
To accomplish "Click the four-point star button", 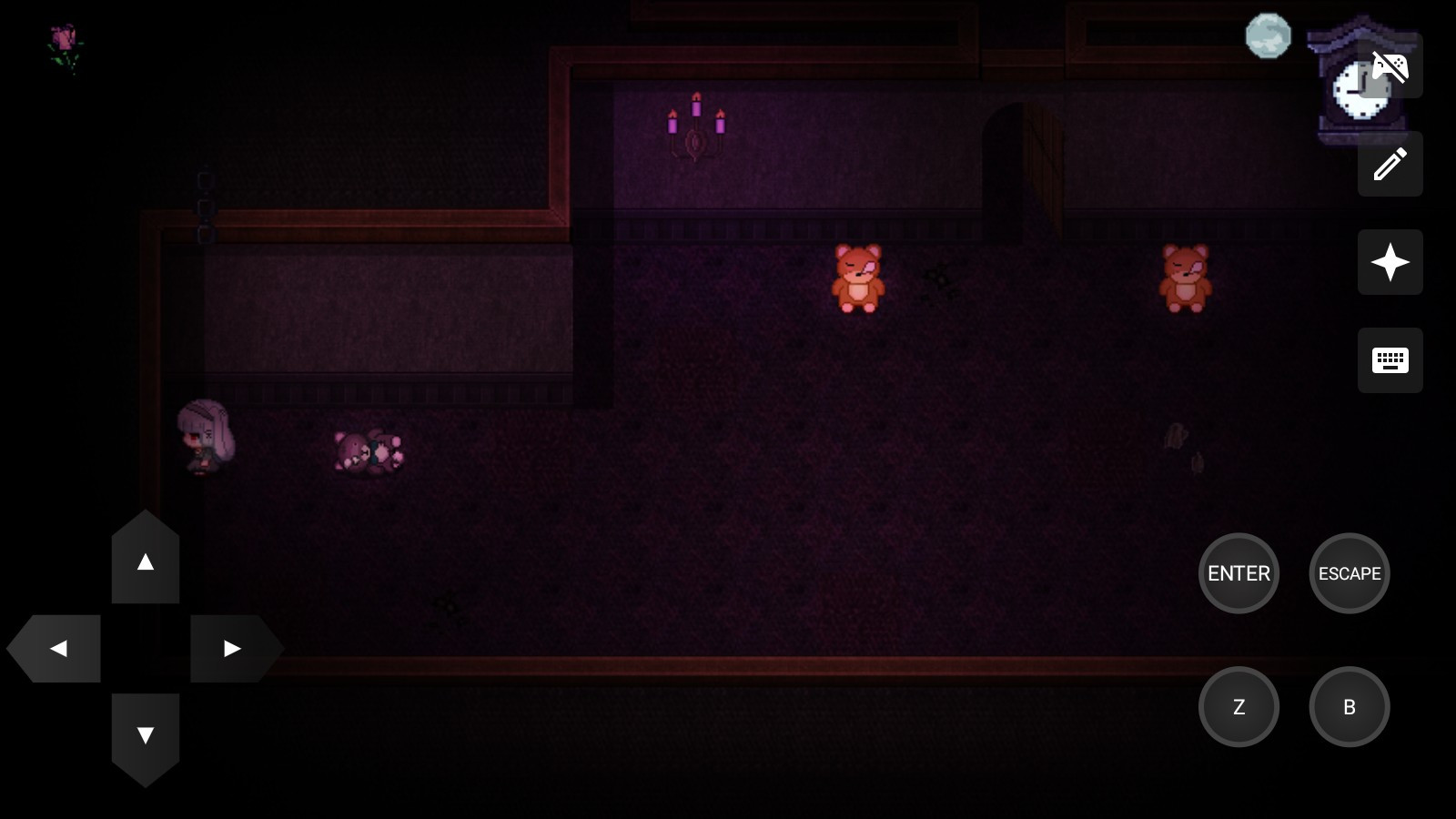I will click(1390, 262).
